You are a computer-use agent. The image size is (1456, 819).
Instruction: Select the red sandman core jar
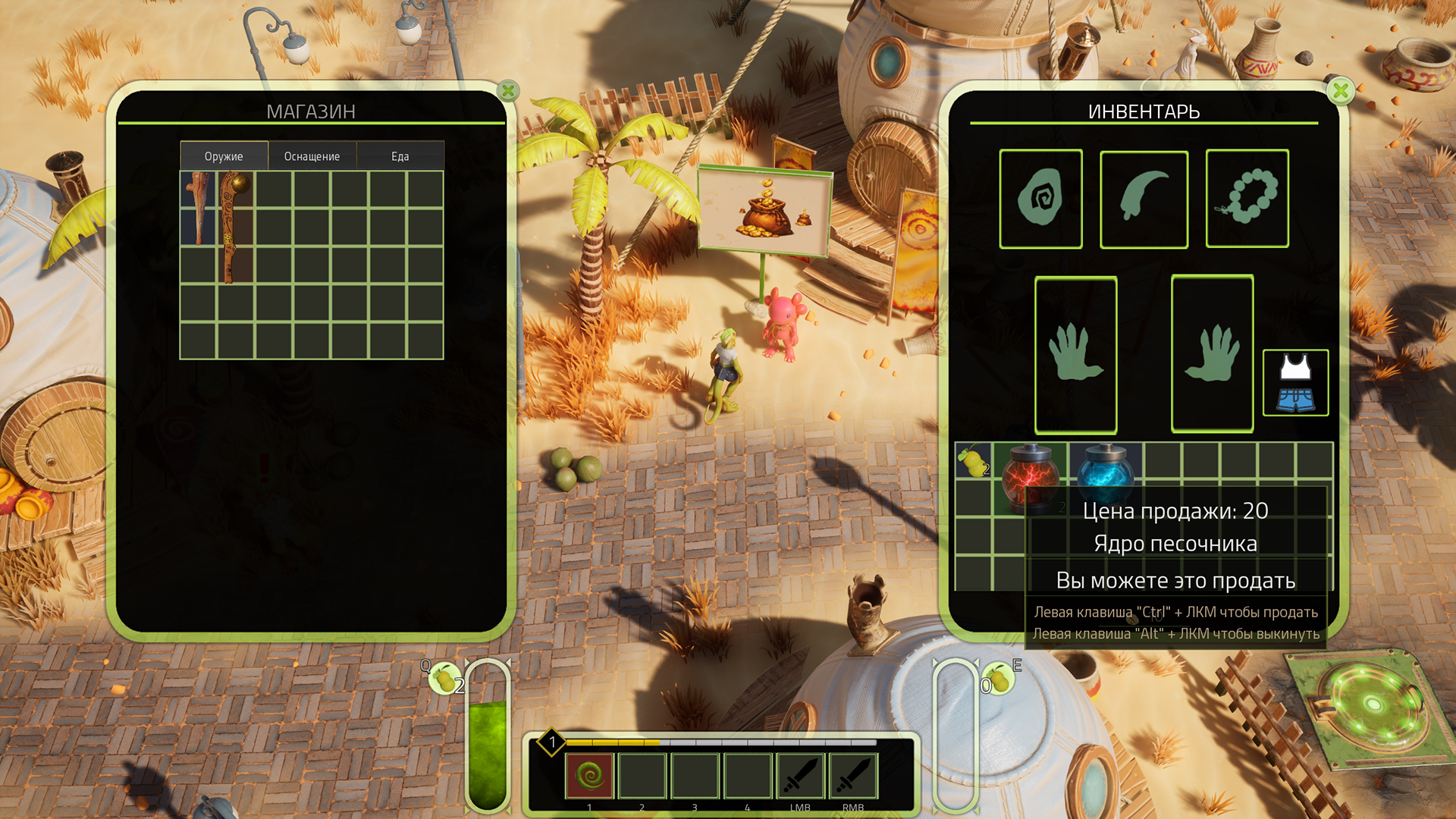click(x=1029, y=474)
